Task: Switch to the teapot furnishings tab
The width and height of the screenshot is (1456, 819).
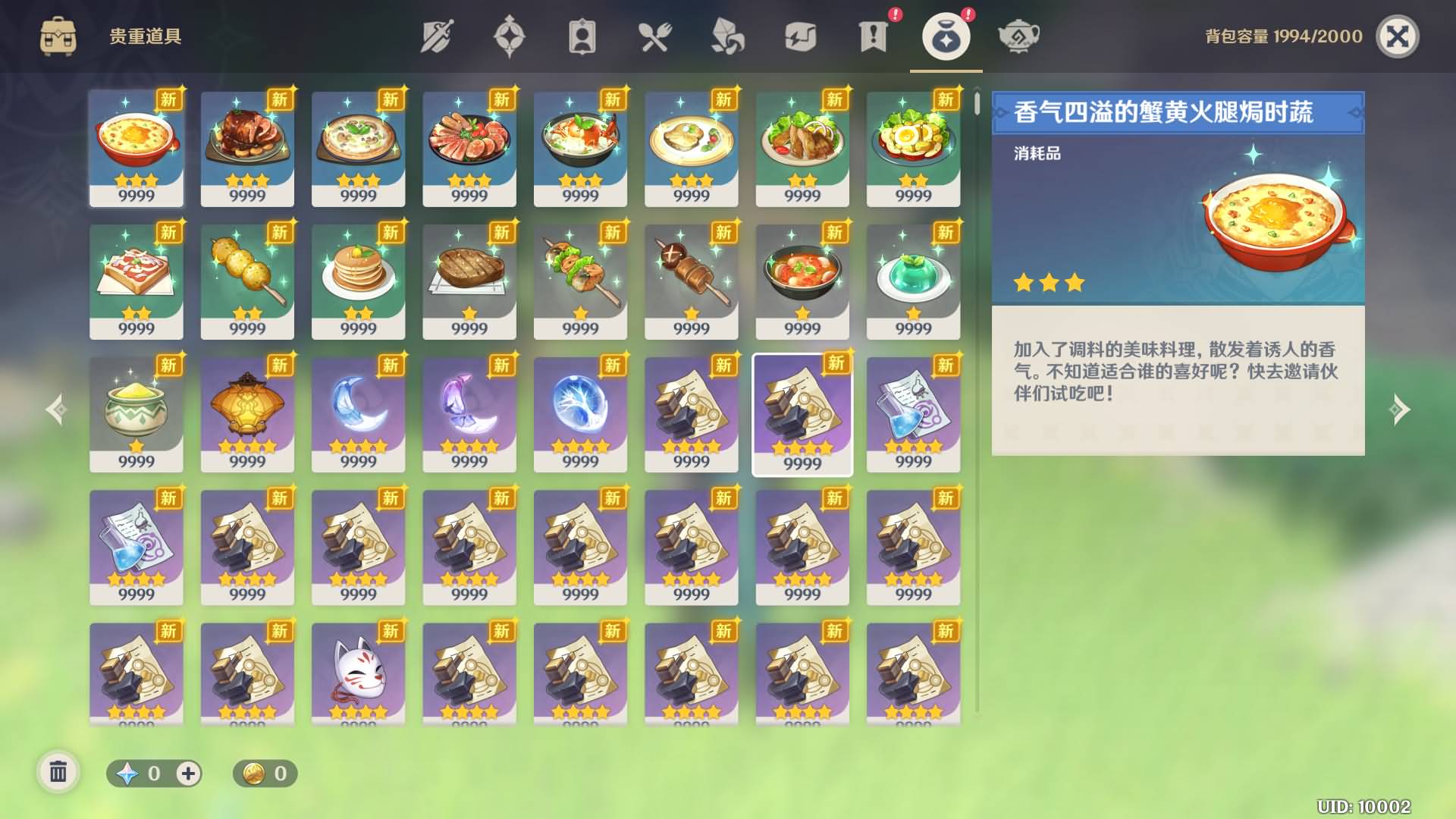Action: coord(1018,36)
